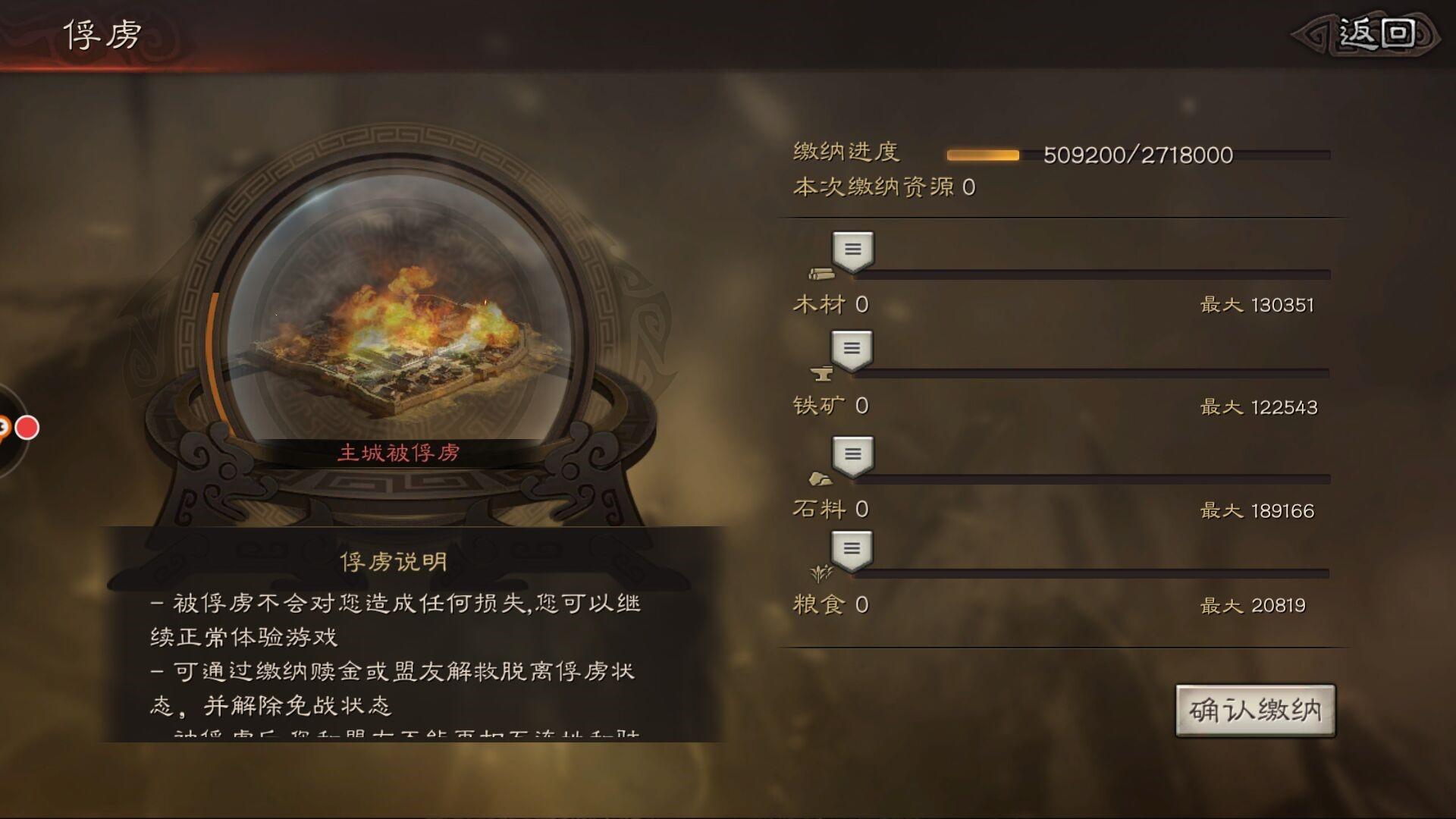The width and height of the screenshot is (1456, 819).
Task: Select the grain slider shield handle
Action: pyautogui.click(x=853, y=548)
